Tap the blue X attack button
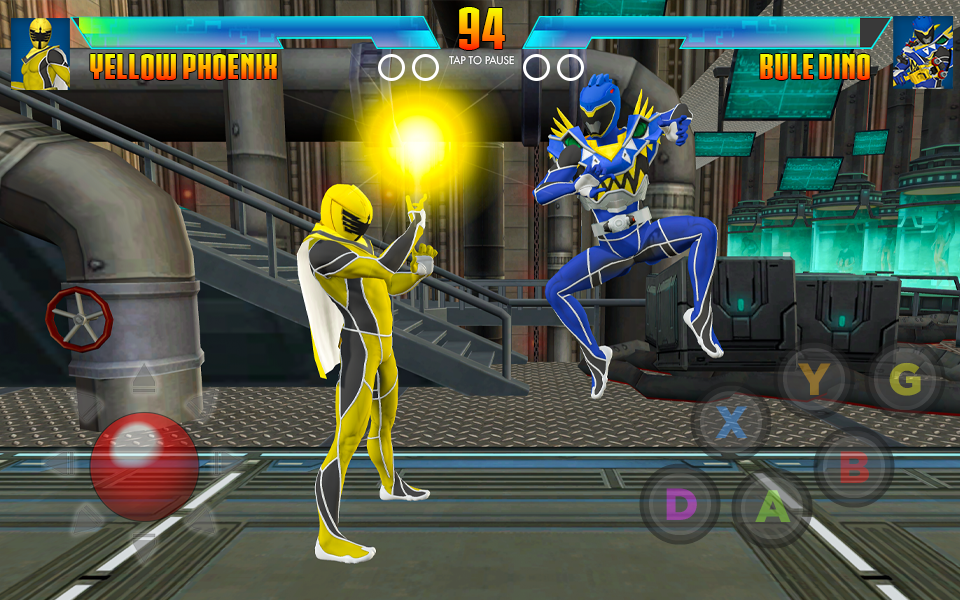Screen dimensions: 960x600 (x=732, y=423)
